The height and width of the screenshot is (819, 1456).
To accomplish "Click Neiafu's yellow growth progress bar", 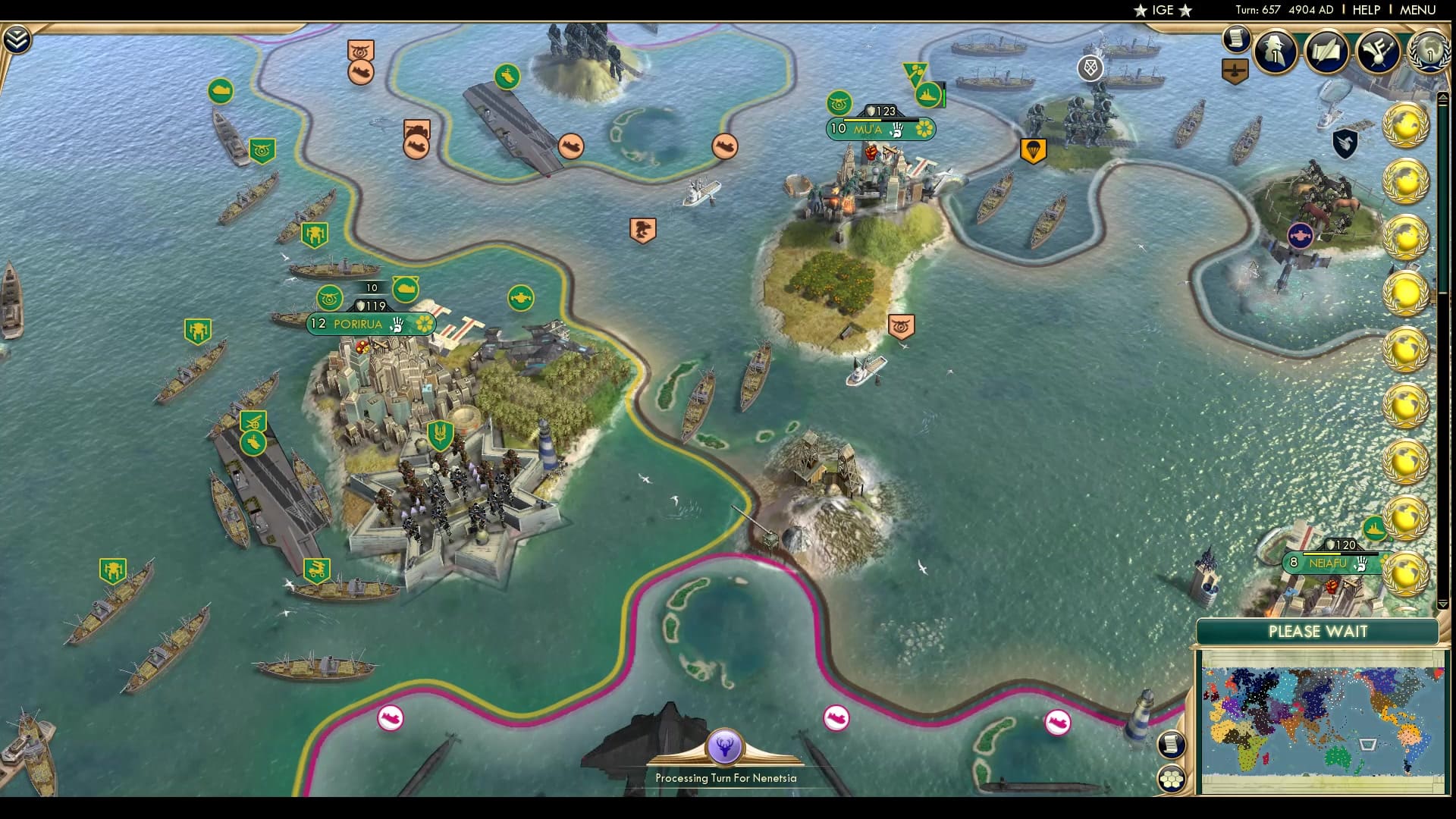I will coord(1322,554).
